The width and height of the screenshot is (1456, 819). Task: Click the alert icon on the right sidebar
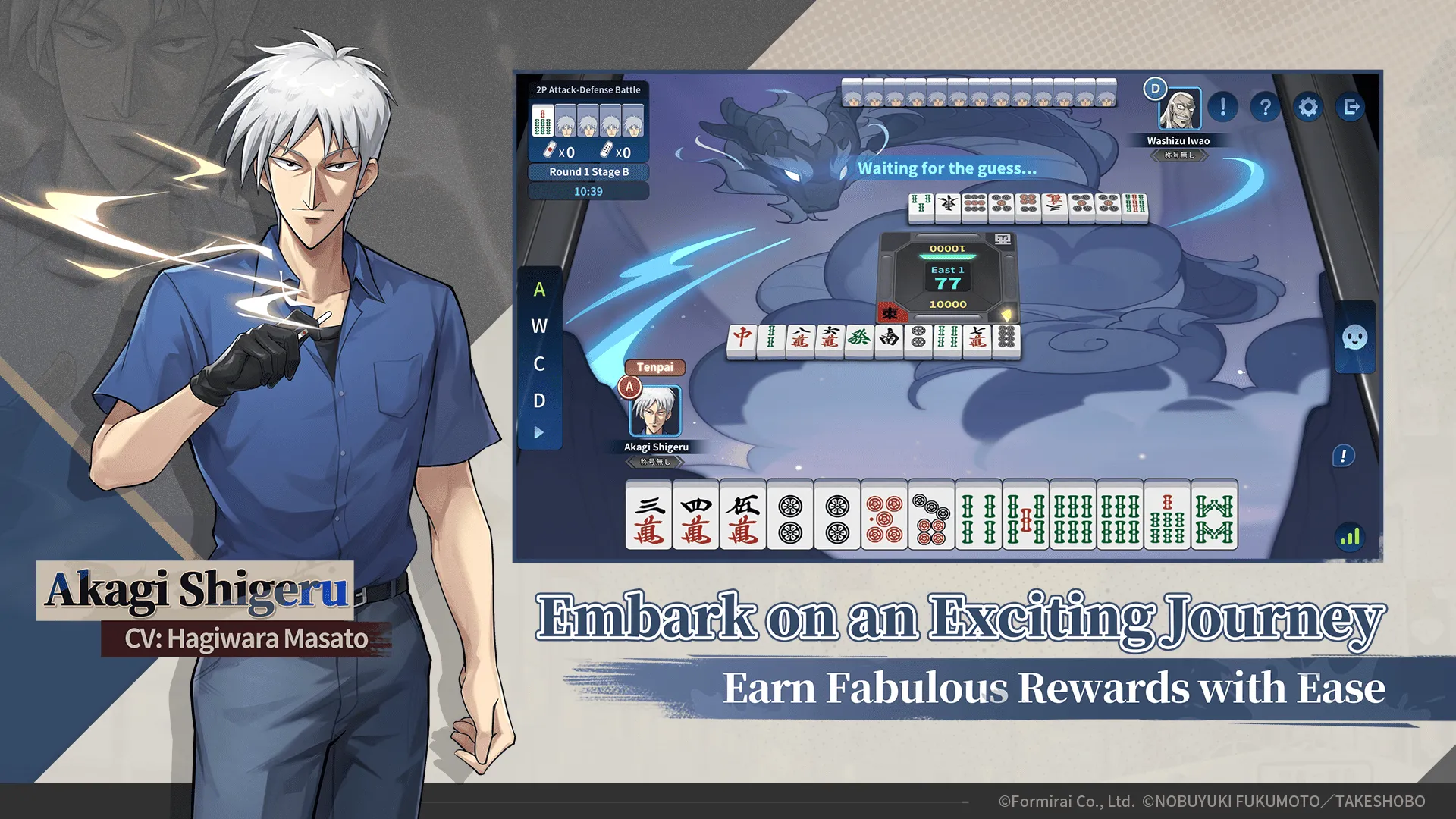(x=1344, y=456)
